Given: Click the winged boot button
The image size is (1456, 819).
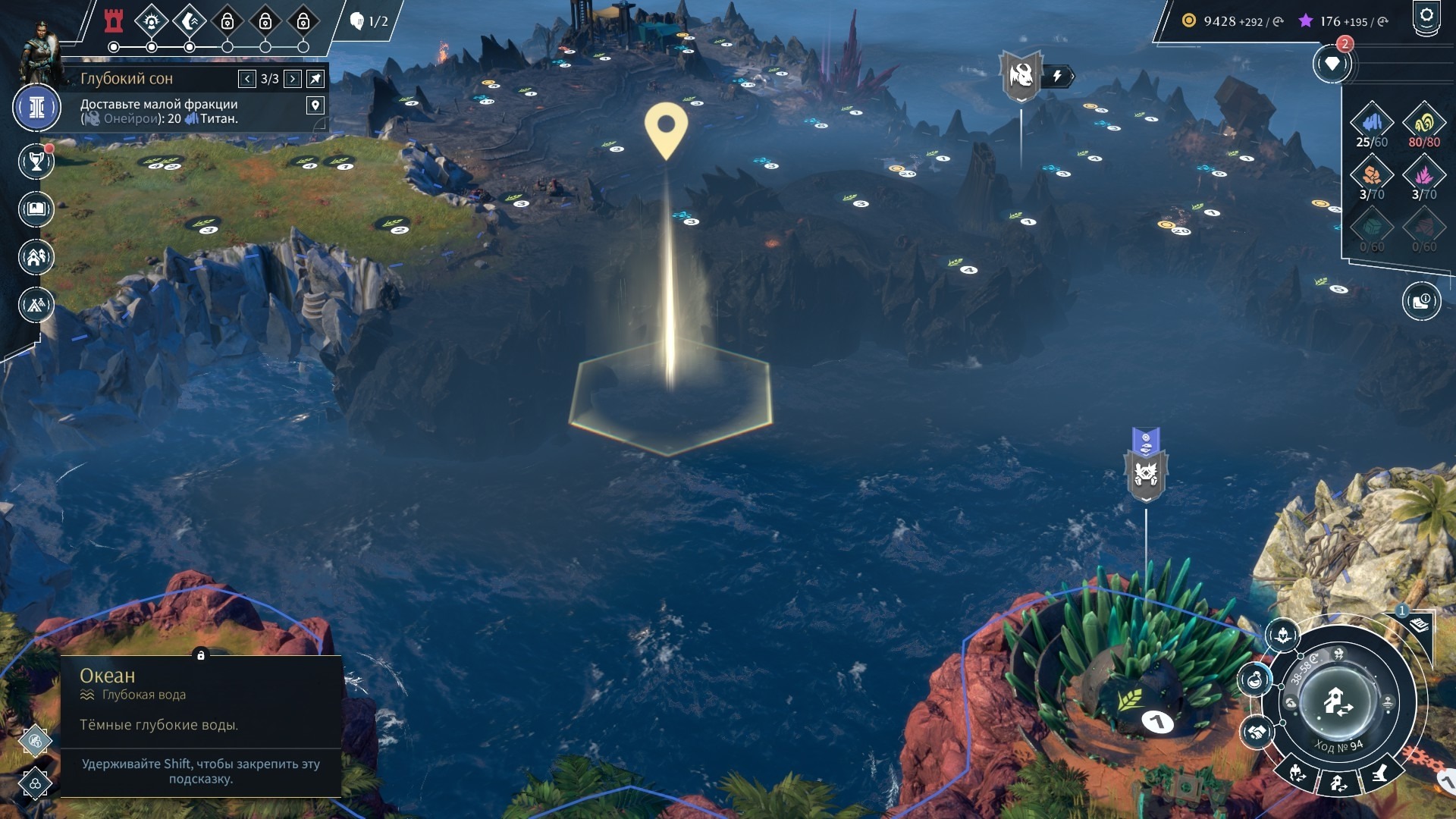Looking at the screenshot, I should pyautogui.click(x=1379, y=773).
